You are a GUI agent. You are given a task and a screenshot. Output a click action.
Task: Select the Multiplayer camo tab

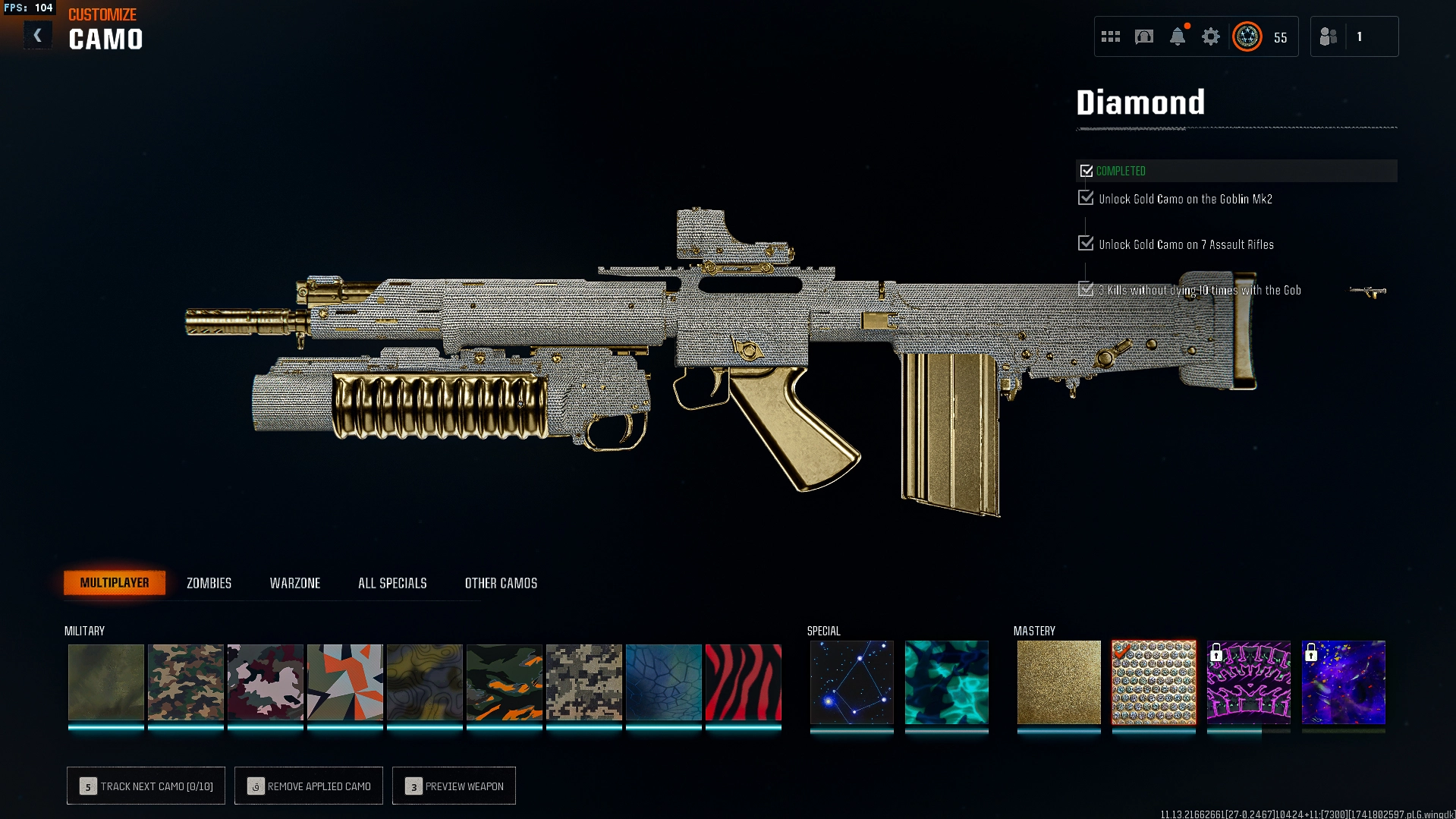(x=115, y=583)
